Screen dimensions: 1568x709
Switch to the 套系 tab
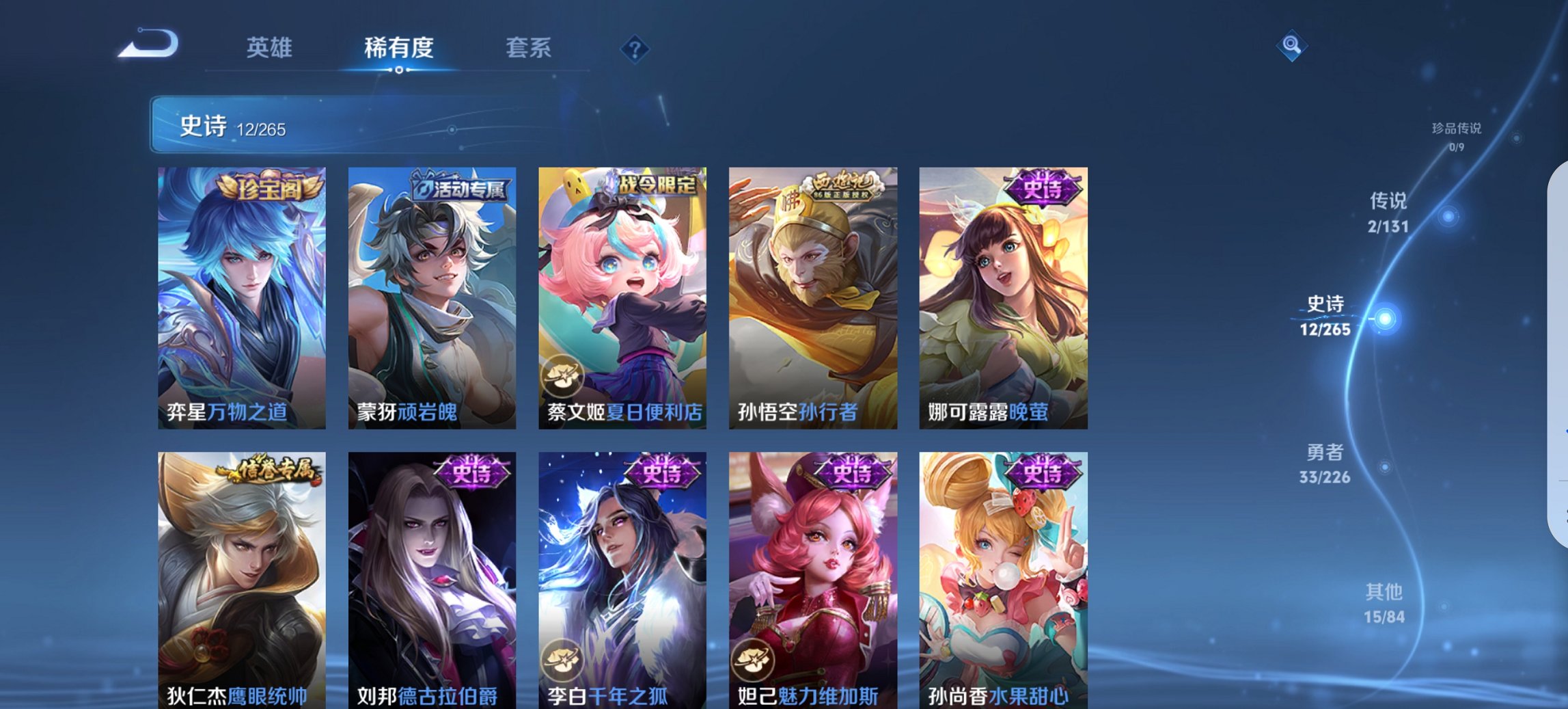click(529, 48)
